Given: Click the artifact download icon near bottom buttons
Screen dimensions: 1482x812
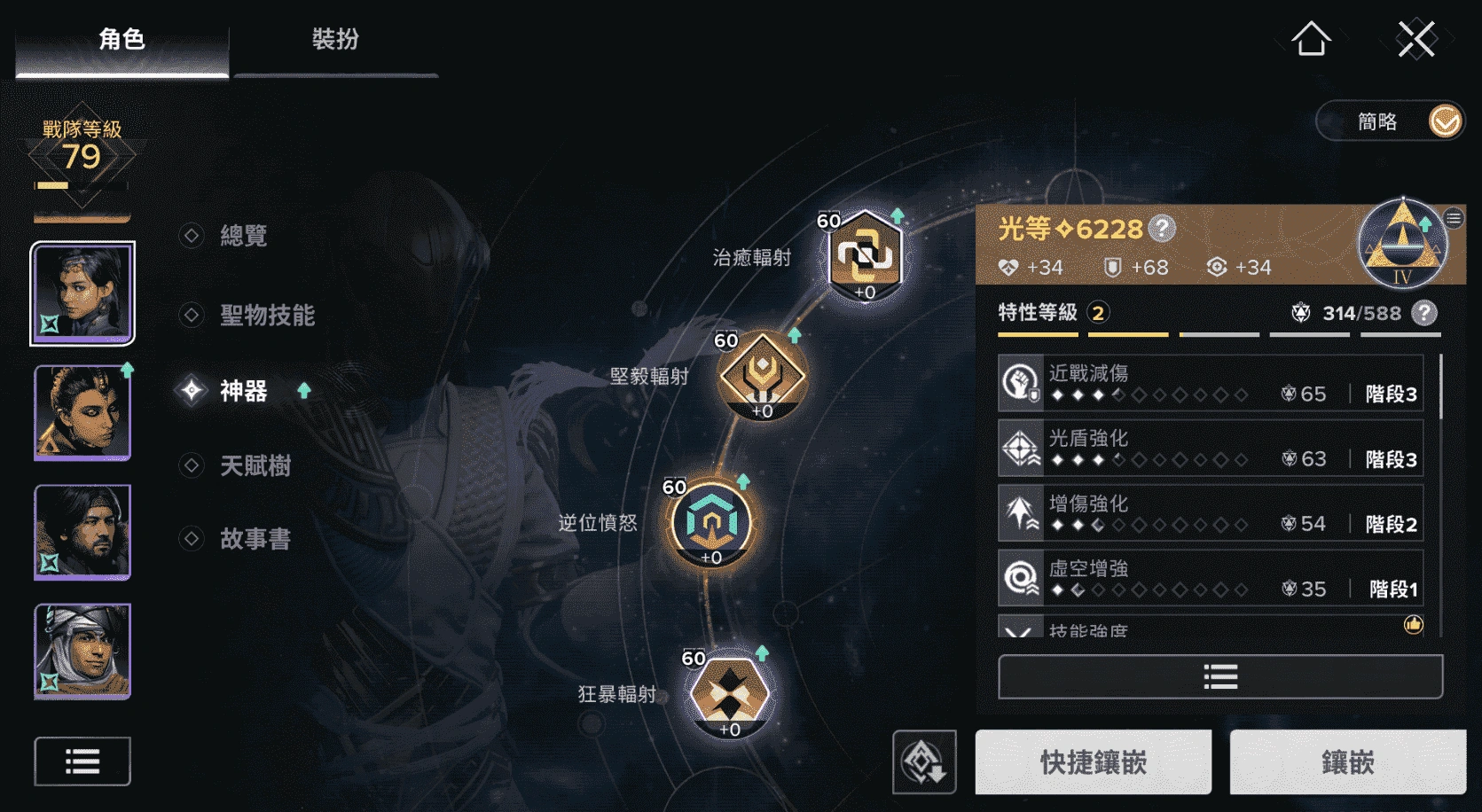Looking at the screenshot, I should click(924, 761).
